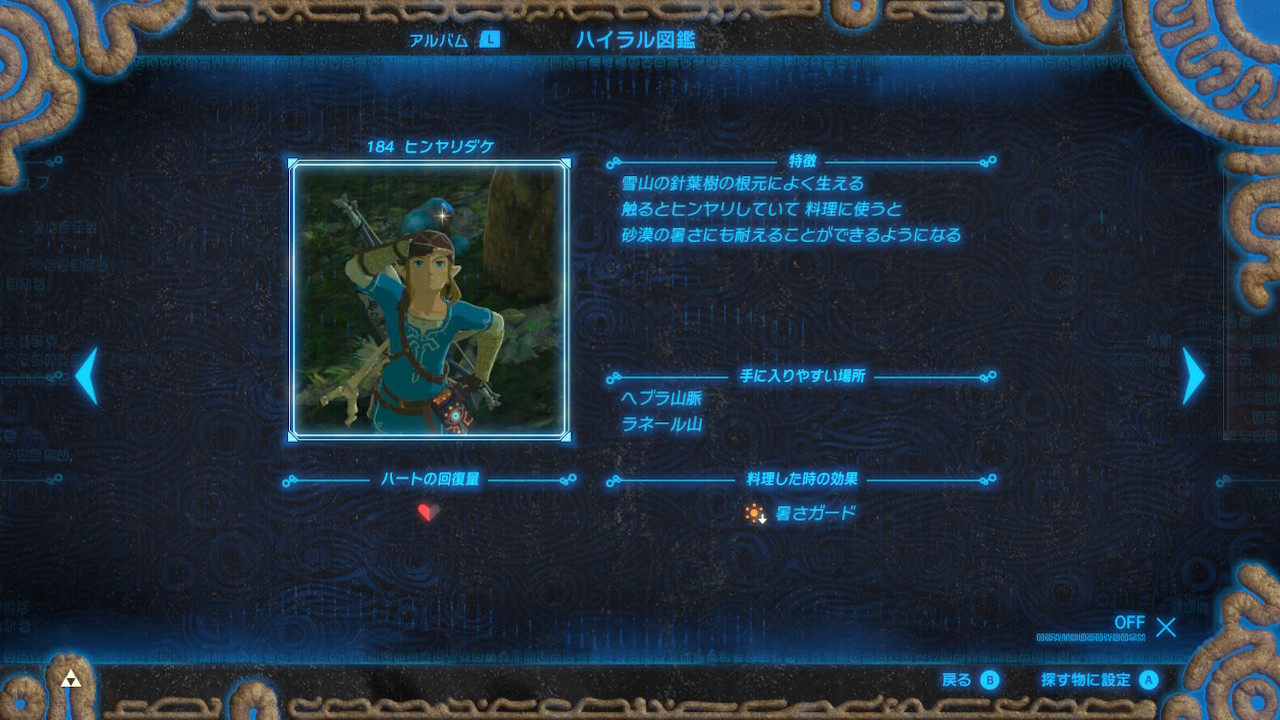Viewport: 1280px width, 720px height.
Task: Click the heart recovery icon under ハートの回復量
Action: point(428,513)
